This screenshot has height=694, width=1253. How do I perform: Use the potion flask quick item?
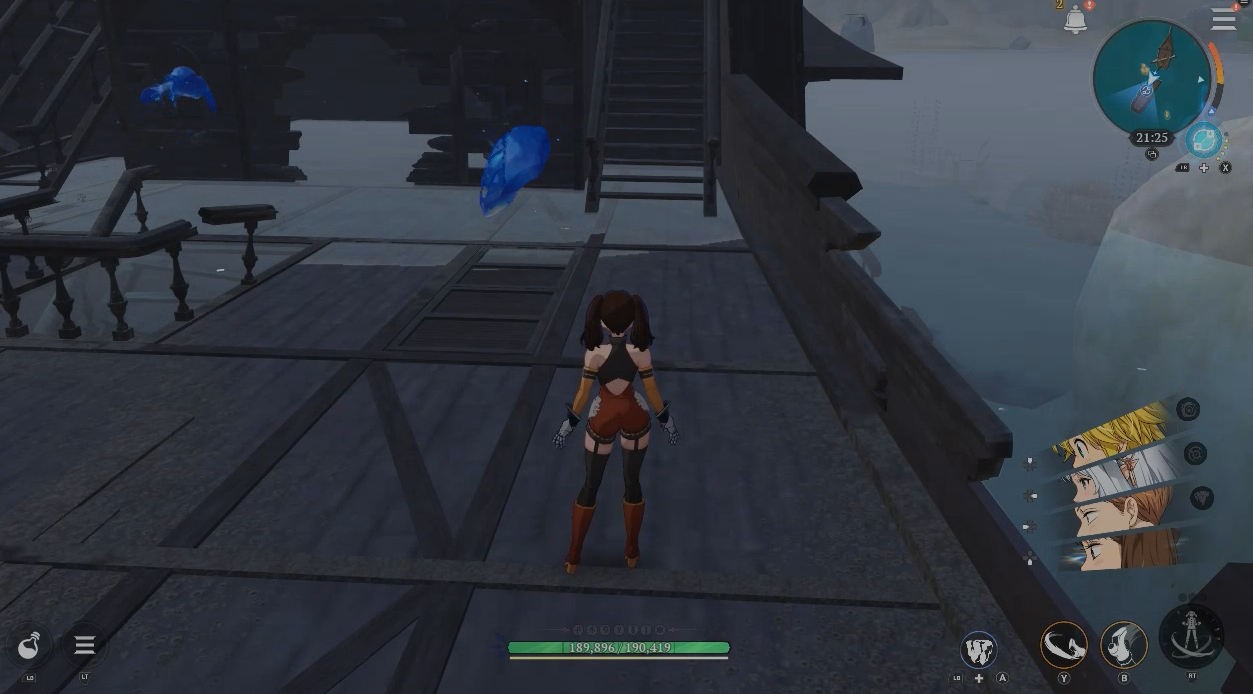[30, 646]
